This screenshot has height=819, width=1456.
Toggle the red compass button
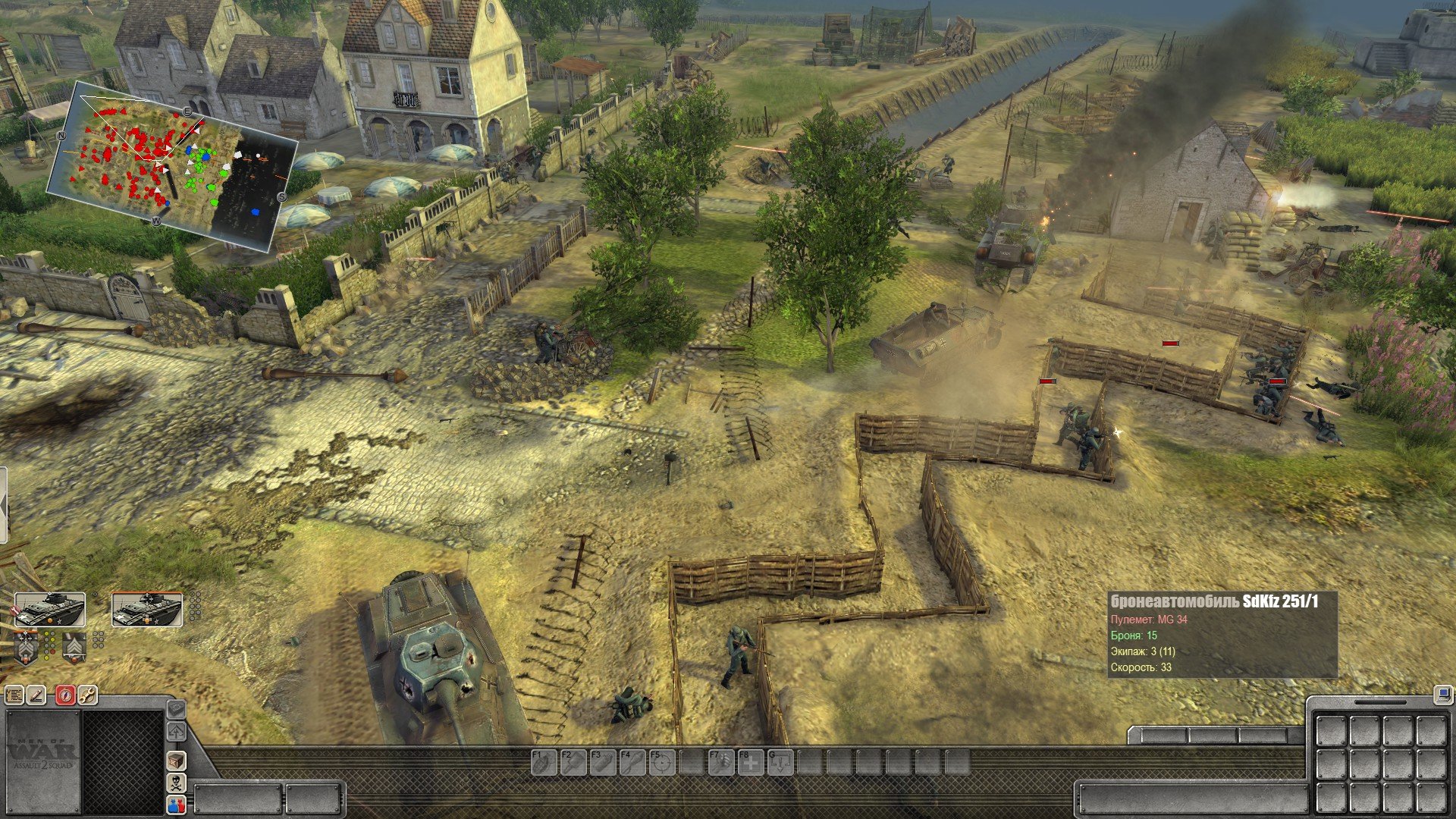[66, 695]
